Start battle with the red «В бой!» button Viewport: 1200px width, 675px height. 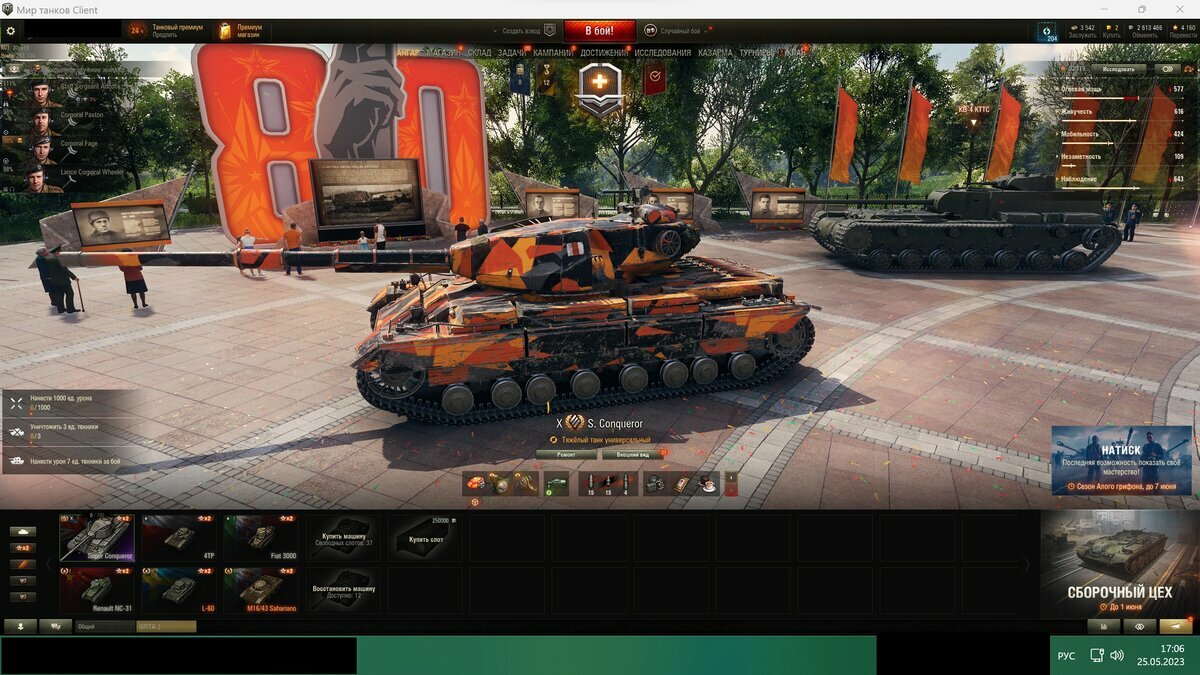coord(599,31)
